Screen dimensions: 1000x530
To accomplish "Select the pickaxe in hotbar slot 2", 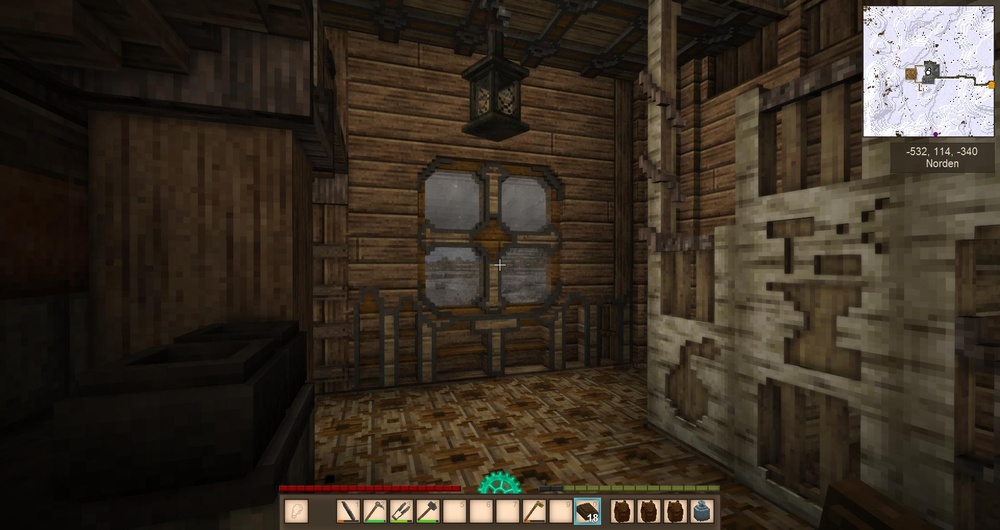I will (376, 511).
